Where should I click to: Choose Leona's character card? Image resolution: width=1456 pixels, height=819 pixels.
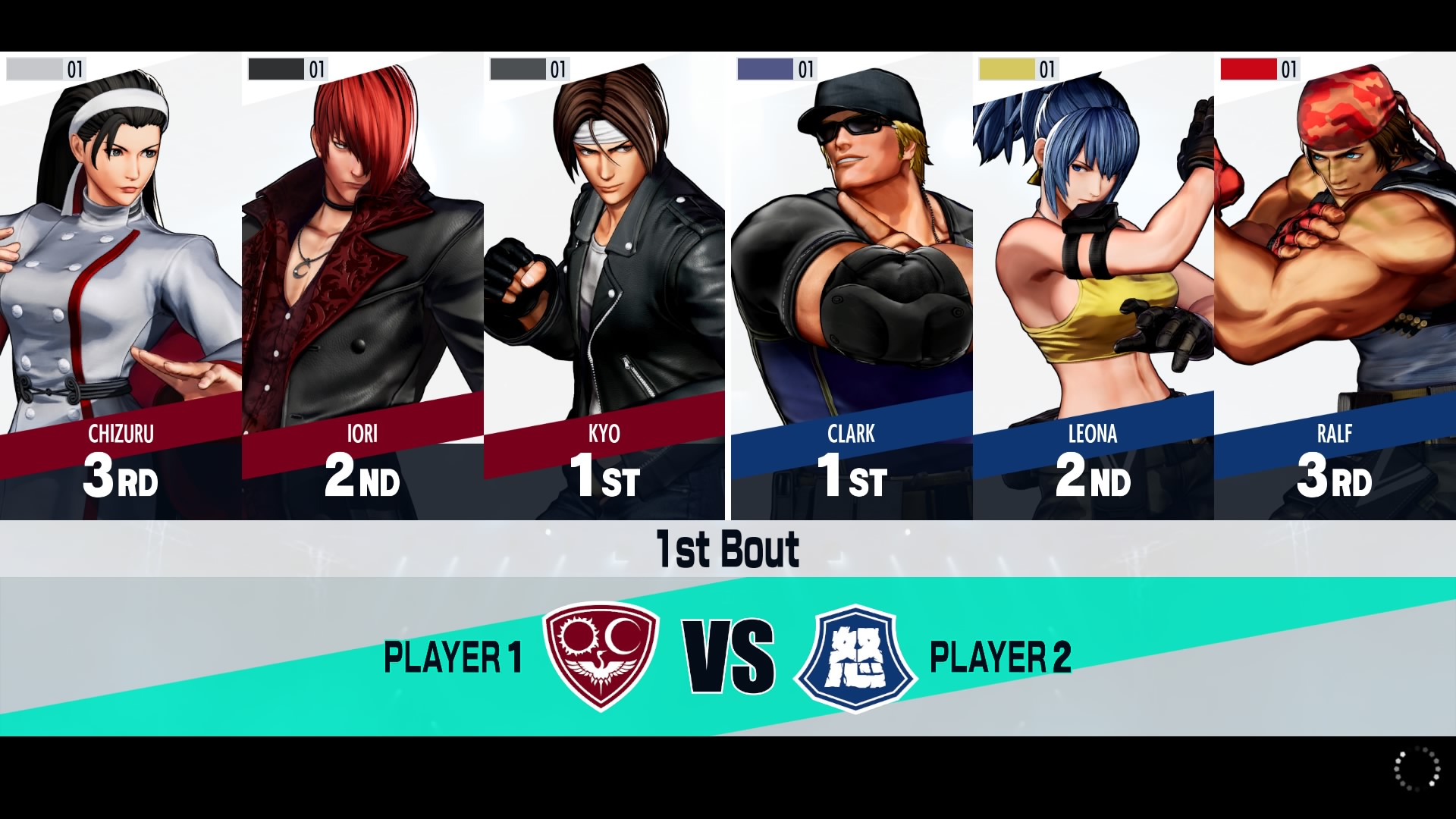(1093, 288)
